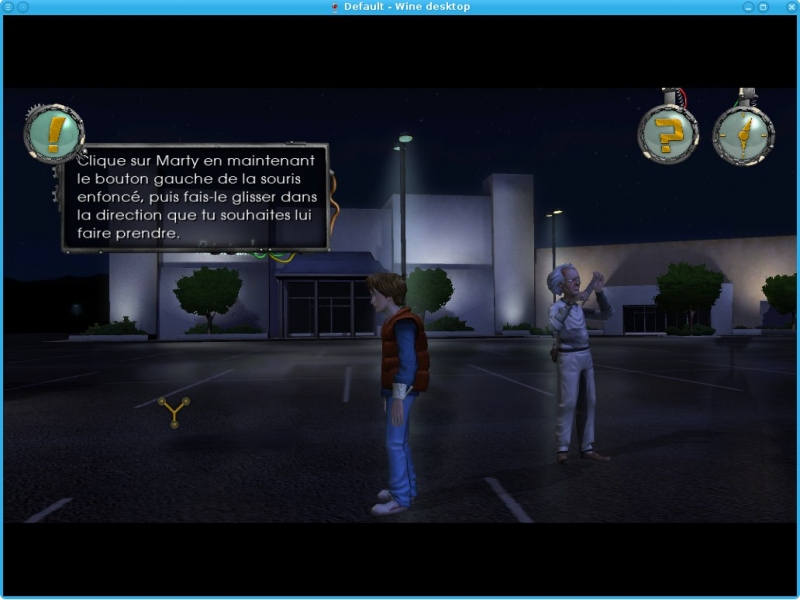This screenshot has width=800, height=600.
Task: Close the Wine desktop window
Action: (790, 7)
